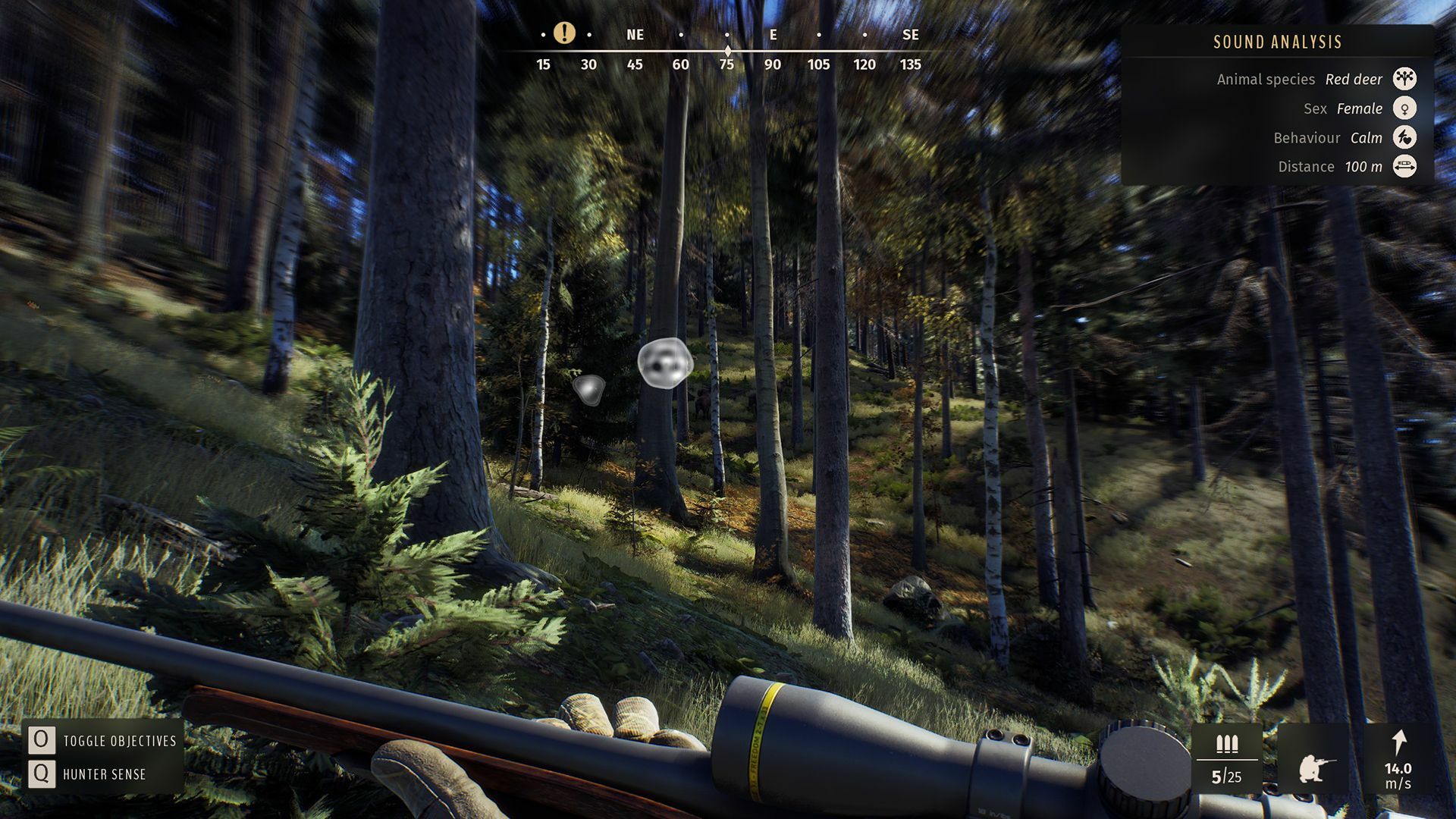Click the large sound bubble near the deer

point(666,364)
